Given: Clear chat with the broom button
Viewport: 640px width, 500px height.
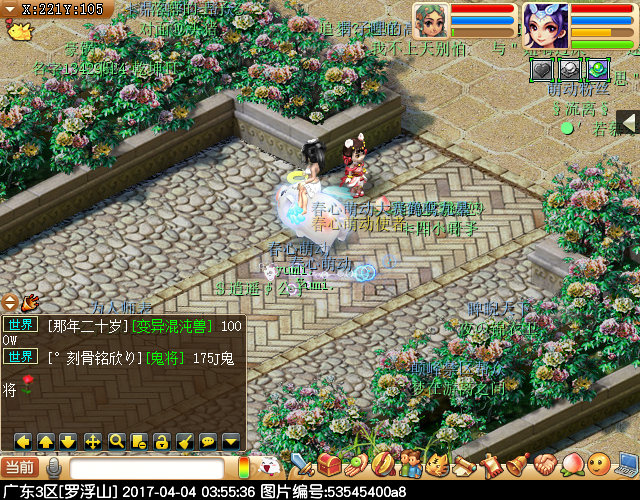Looking at the screenshot, I should click(185, 440).
